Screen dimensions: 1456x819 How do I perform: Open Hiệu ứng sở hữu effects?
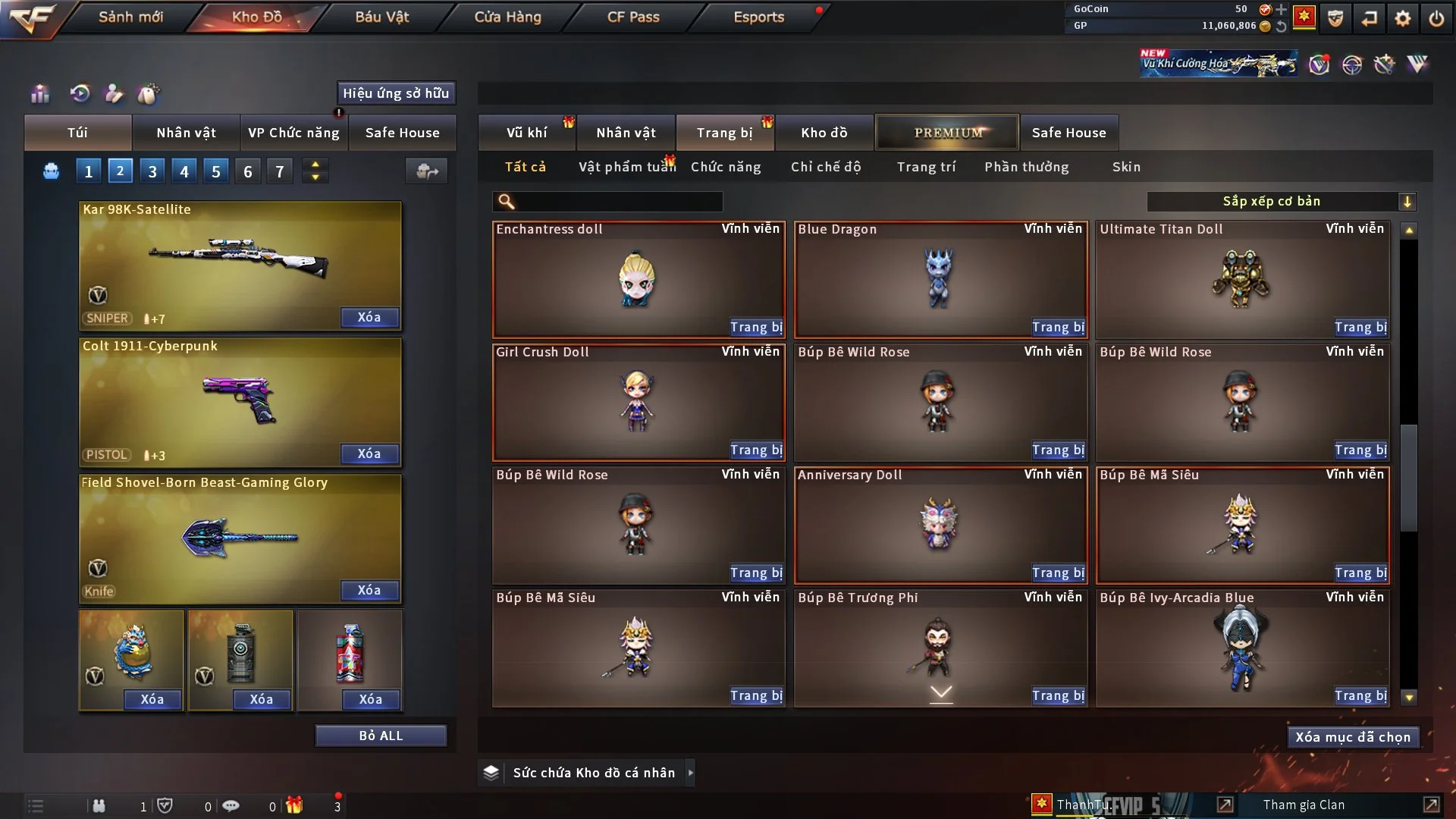pos(396,93)
